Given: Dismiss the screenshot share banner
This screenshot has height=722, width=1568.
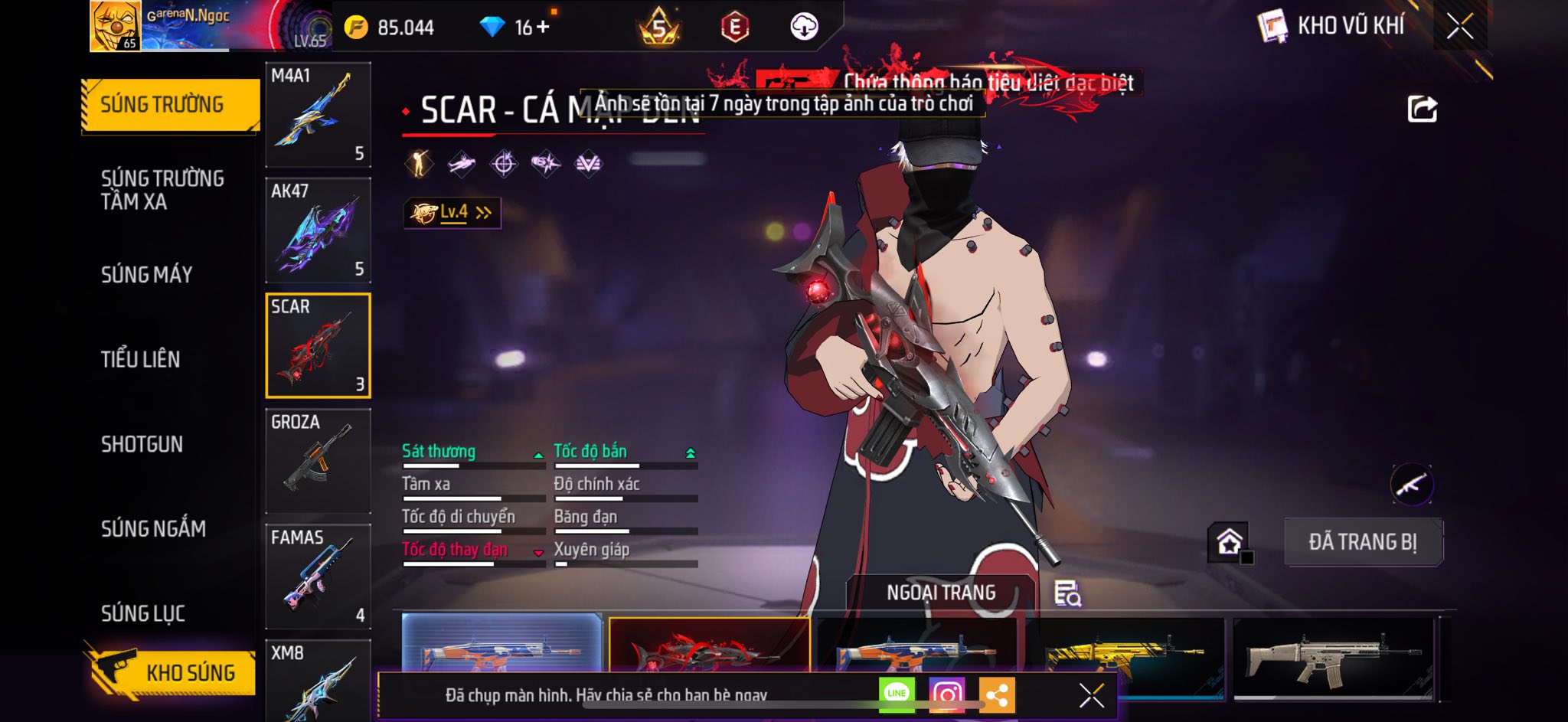Looking at the screenshot, I should click(1091, 695).
